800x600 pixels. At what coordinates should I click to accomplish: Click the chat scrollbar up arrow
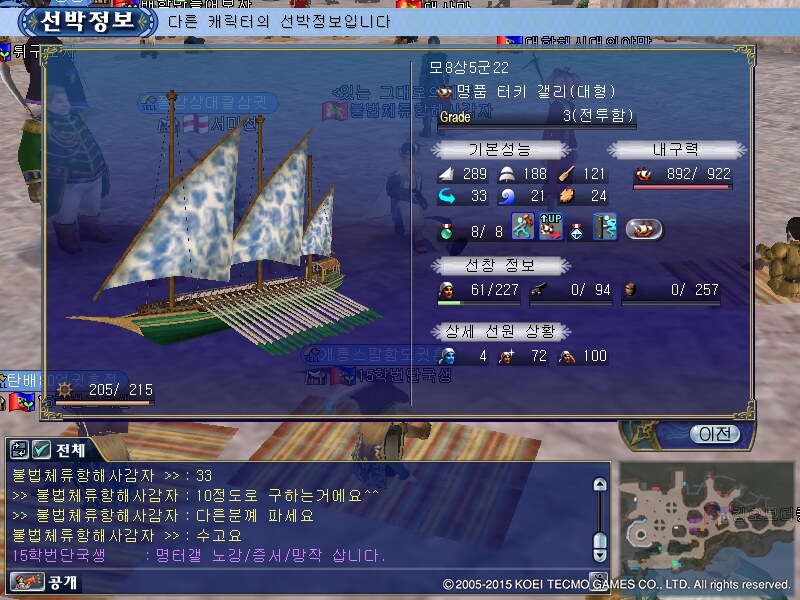[x=600, y=485]
